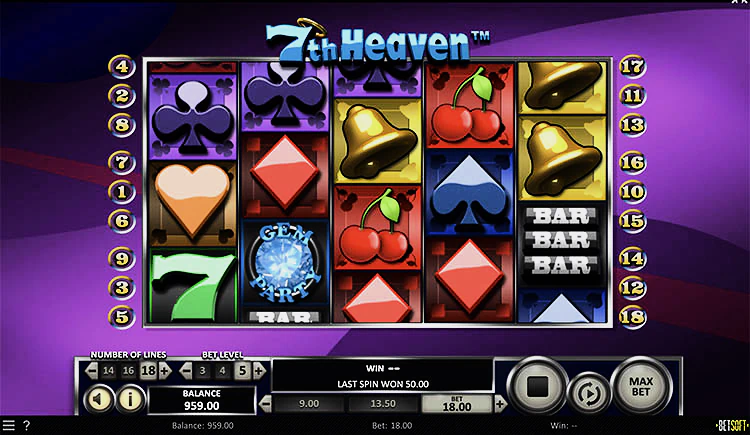Screen dimensions: 750x435
Task: Raise the bet level with plus
Action: [x=260, y=370]
